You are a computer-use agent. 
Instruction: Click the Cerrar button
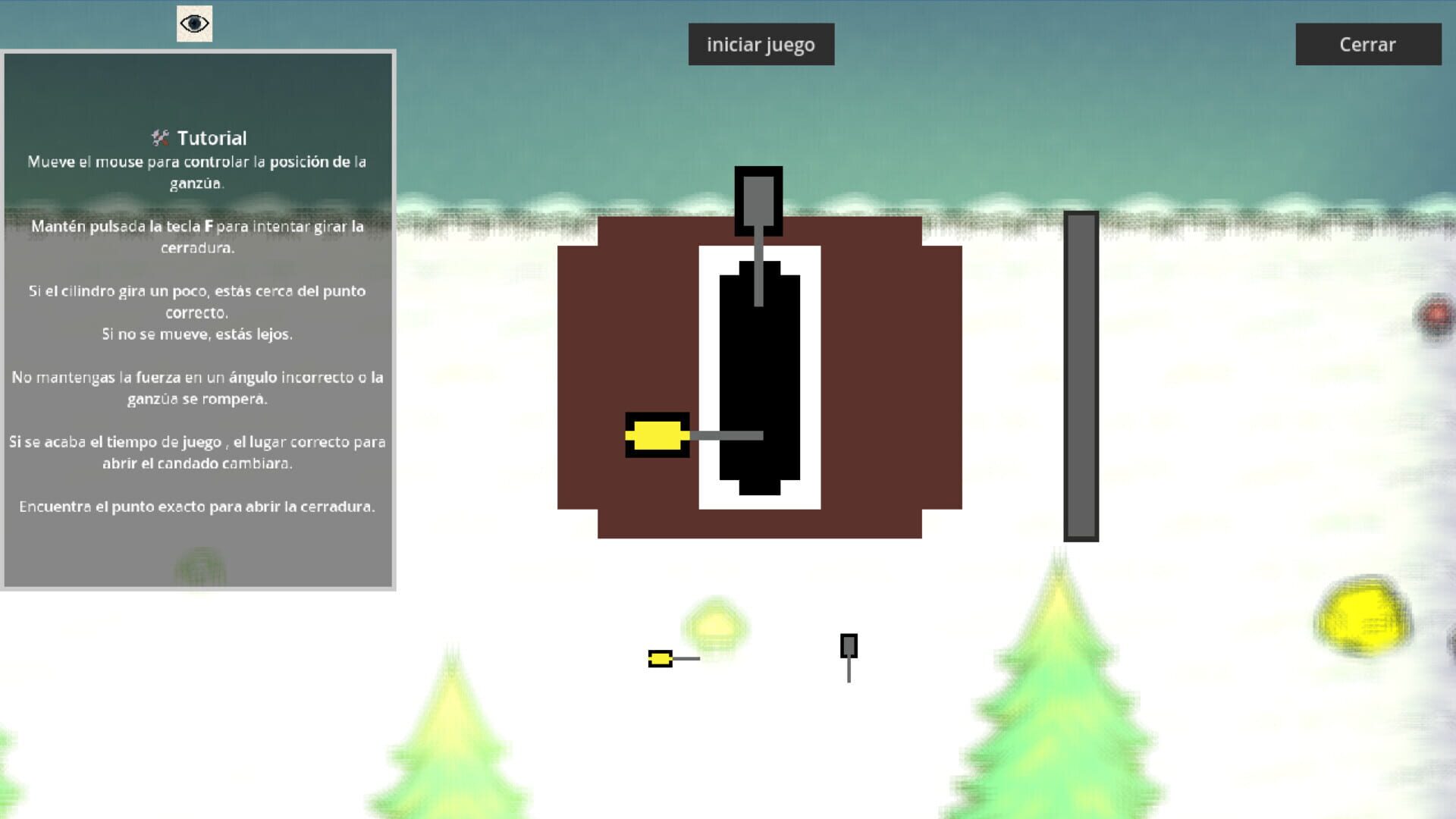[x=1369, y=44]
